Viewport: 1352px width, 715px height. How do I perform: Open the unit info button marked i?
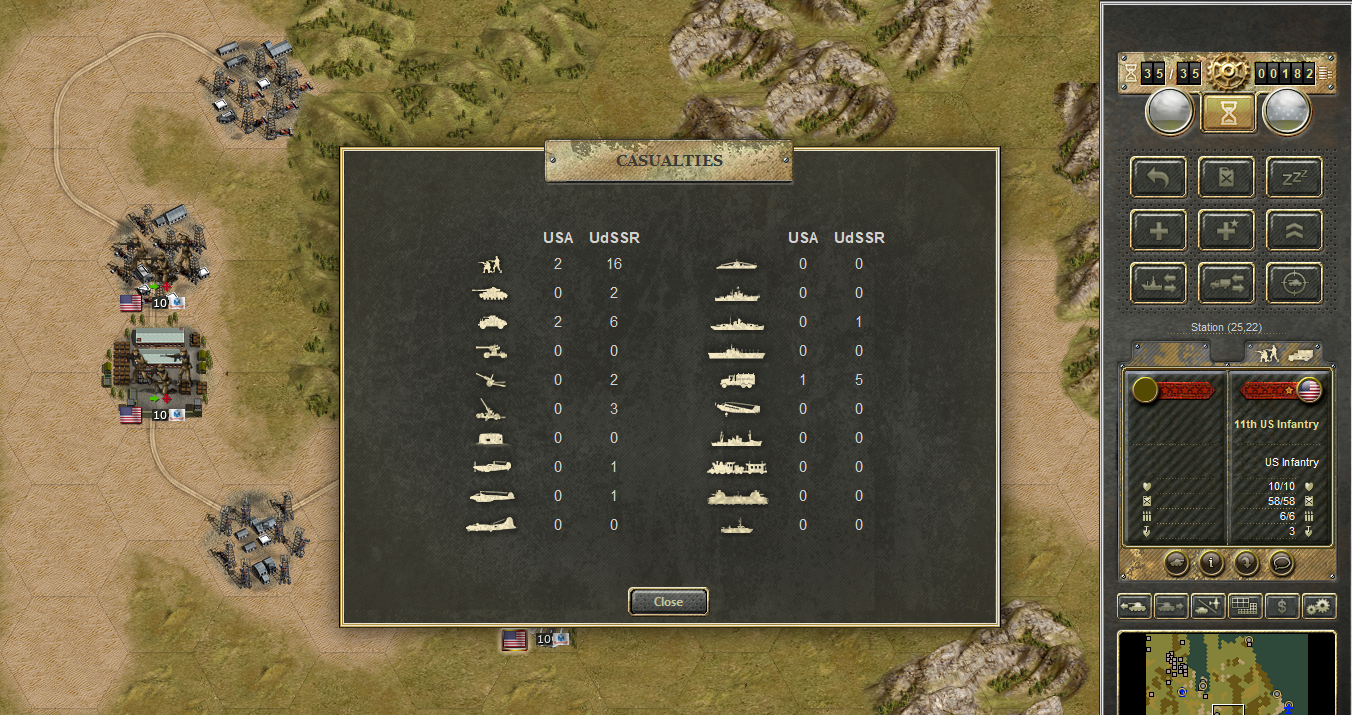[1212, 562]
